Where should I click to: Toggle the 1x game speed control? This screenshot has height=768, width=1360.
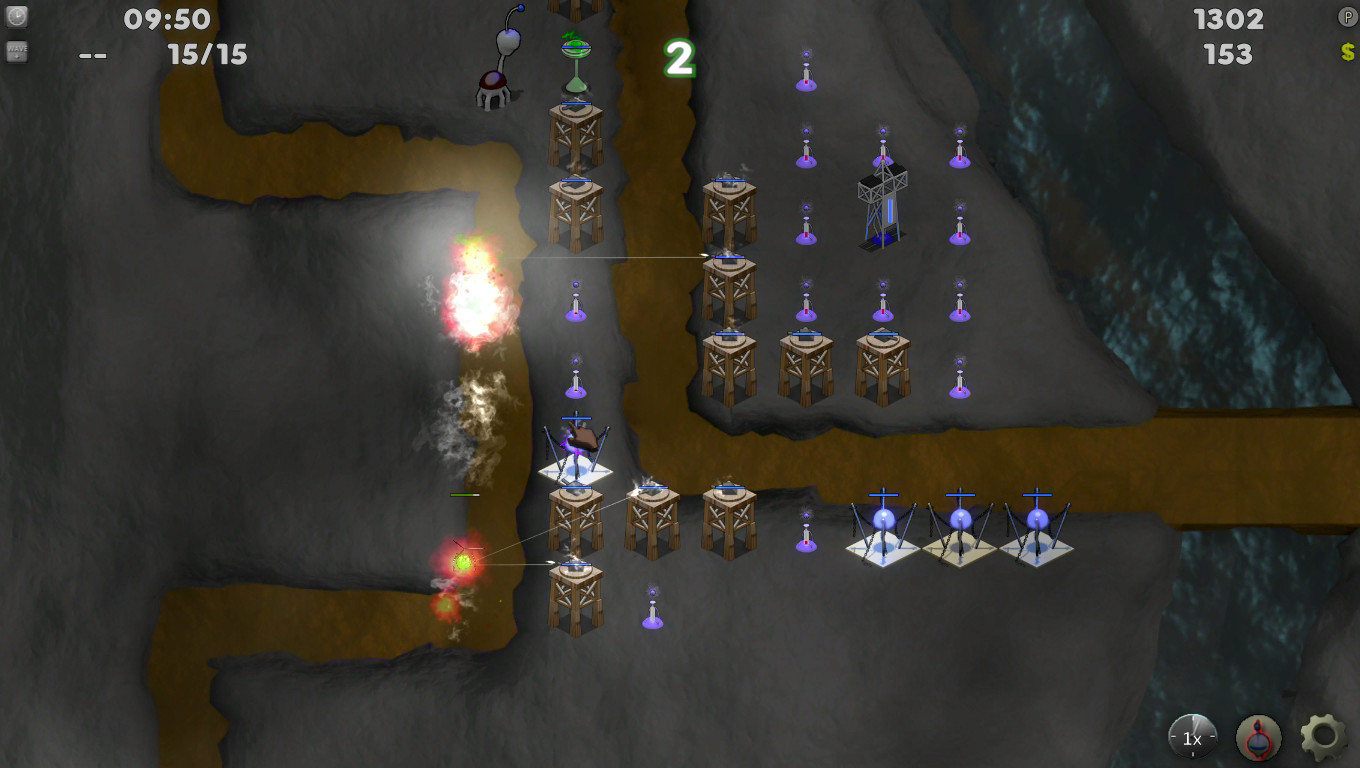coord(1190,737)
